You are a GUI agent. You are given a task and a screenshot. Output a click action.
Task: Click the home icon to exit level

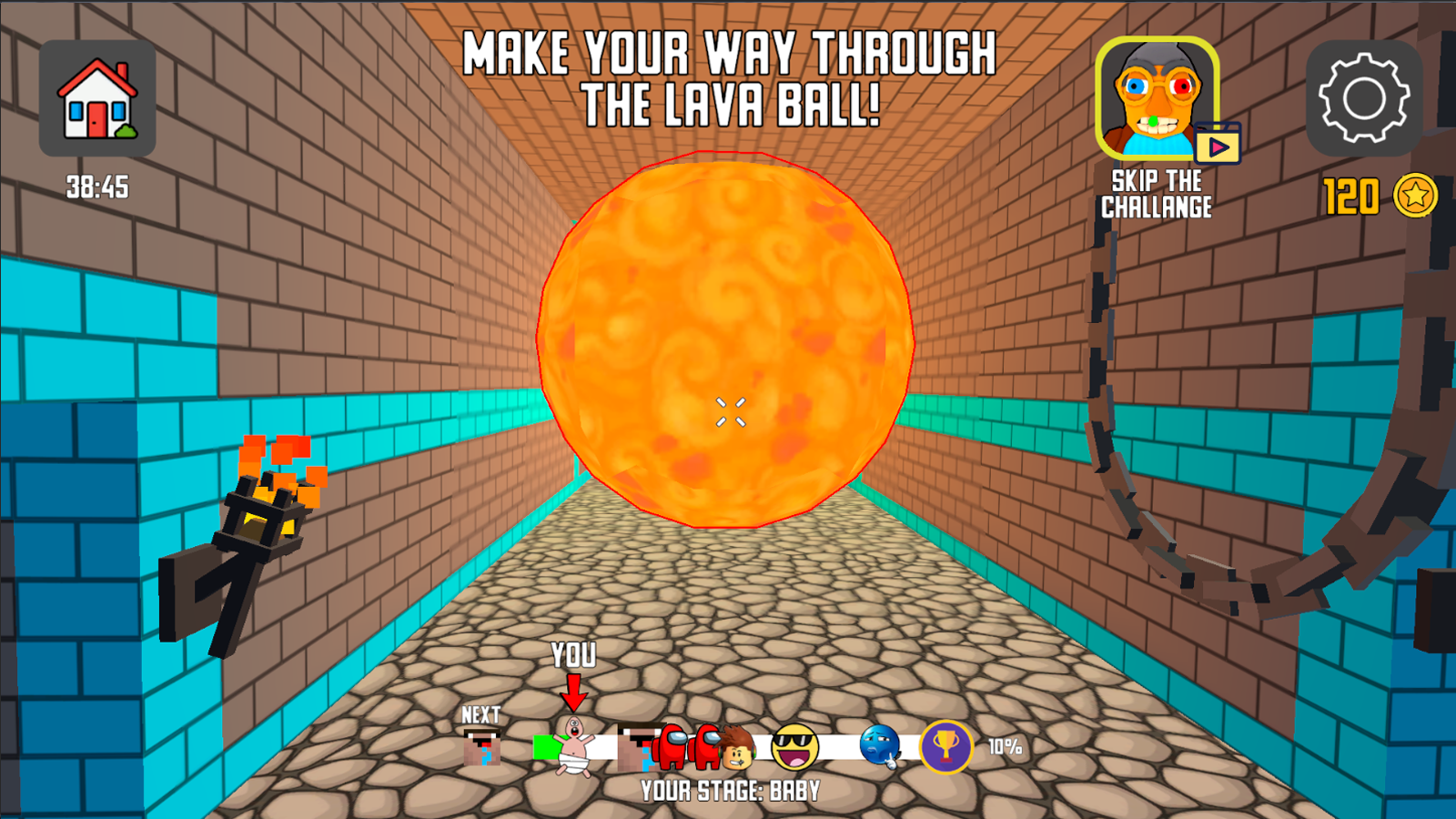pyautogui.click(x=96, y=96)
